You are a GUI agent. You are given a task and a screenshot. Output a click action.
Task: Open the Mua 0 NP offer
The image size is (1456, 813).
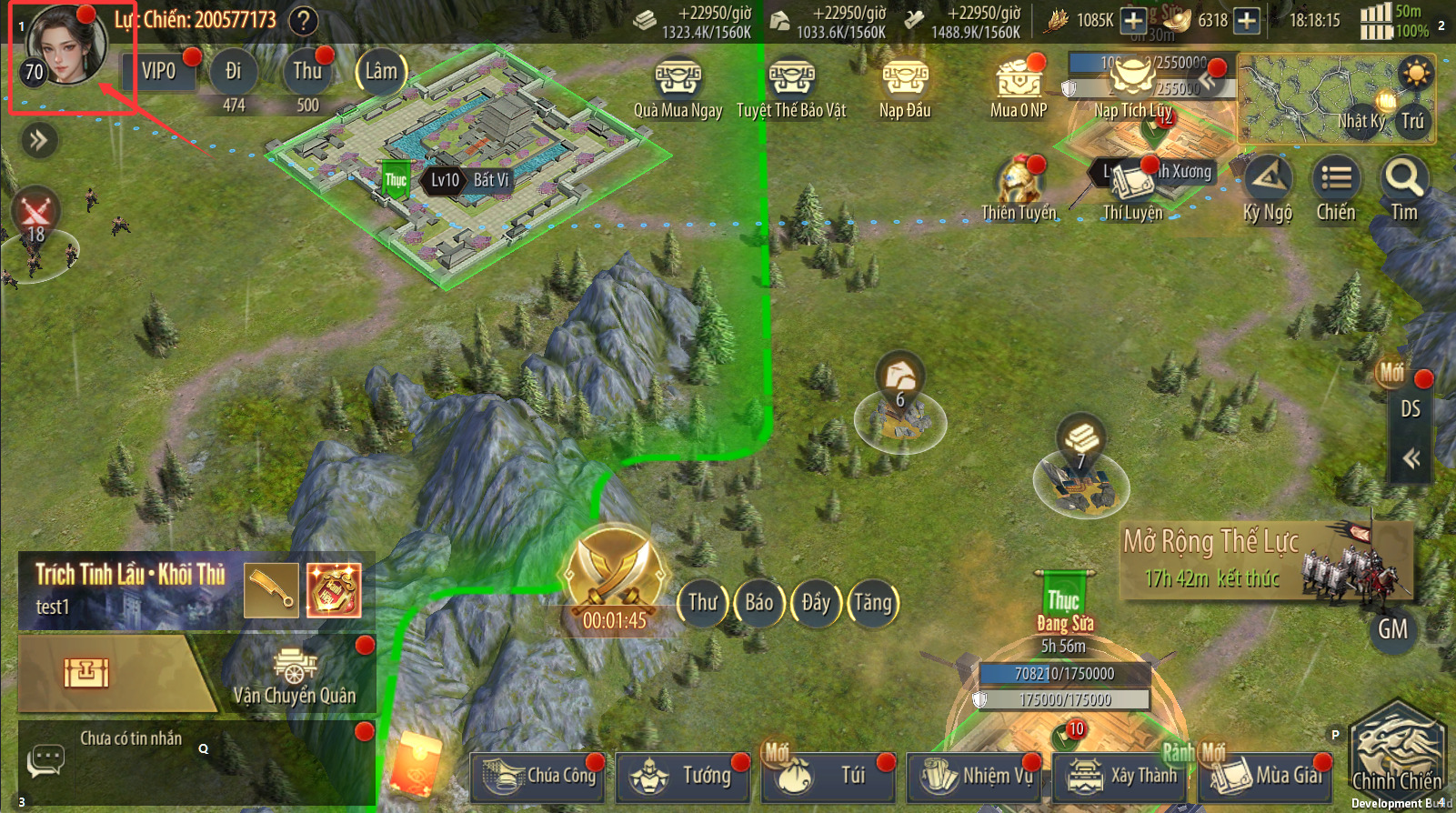tap(1019, 81)
